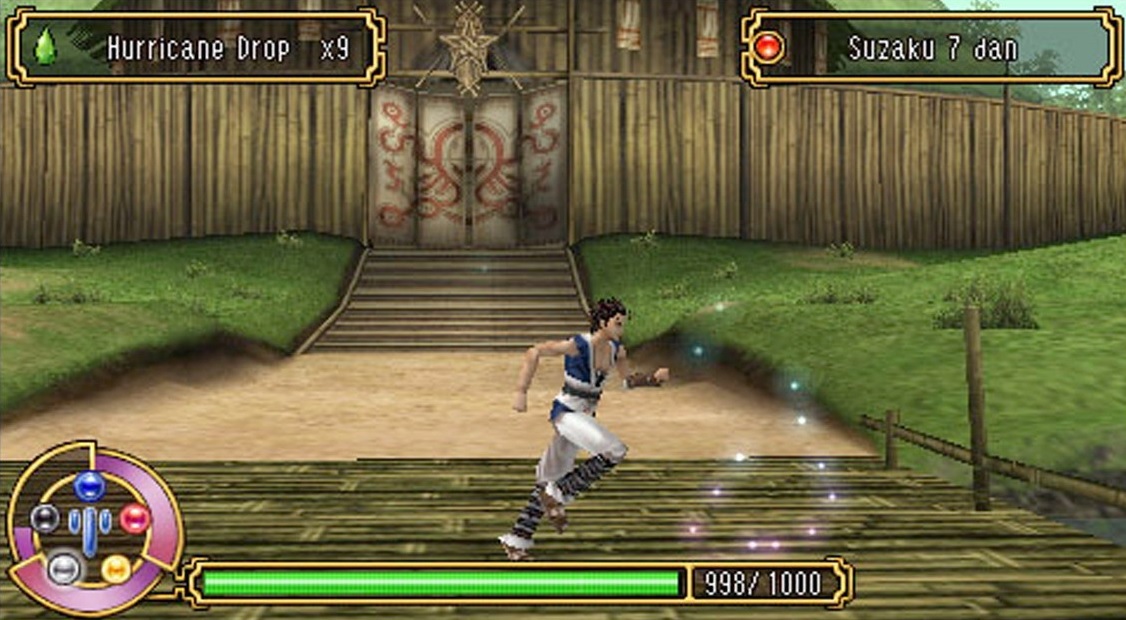
Task: Pick the yellow orb on the wheel
Action: coord(115,568)
